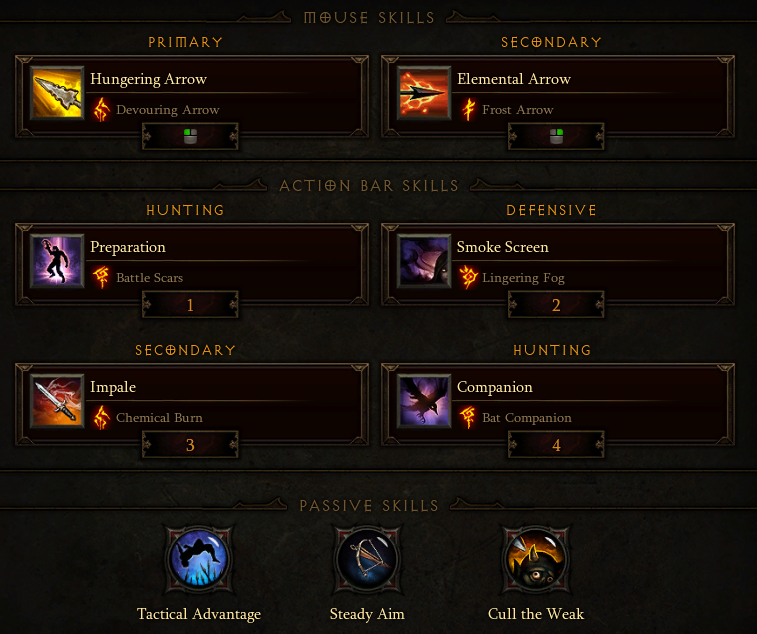757x634 pixels.
Task: Click the left mouse button slot under Hungering Arrow
Action: (x=190, y=137)
